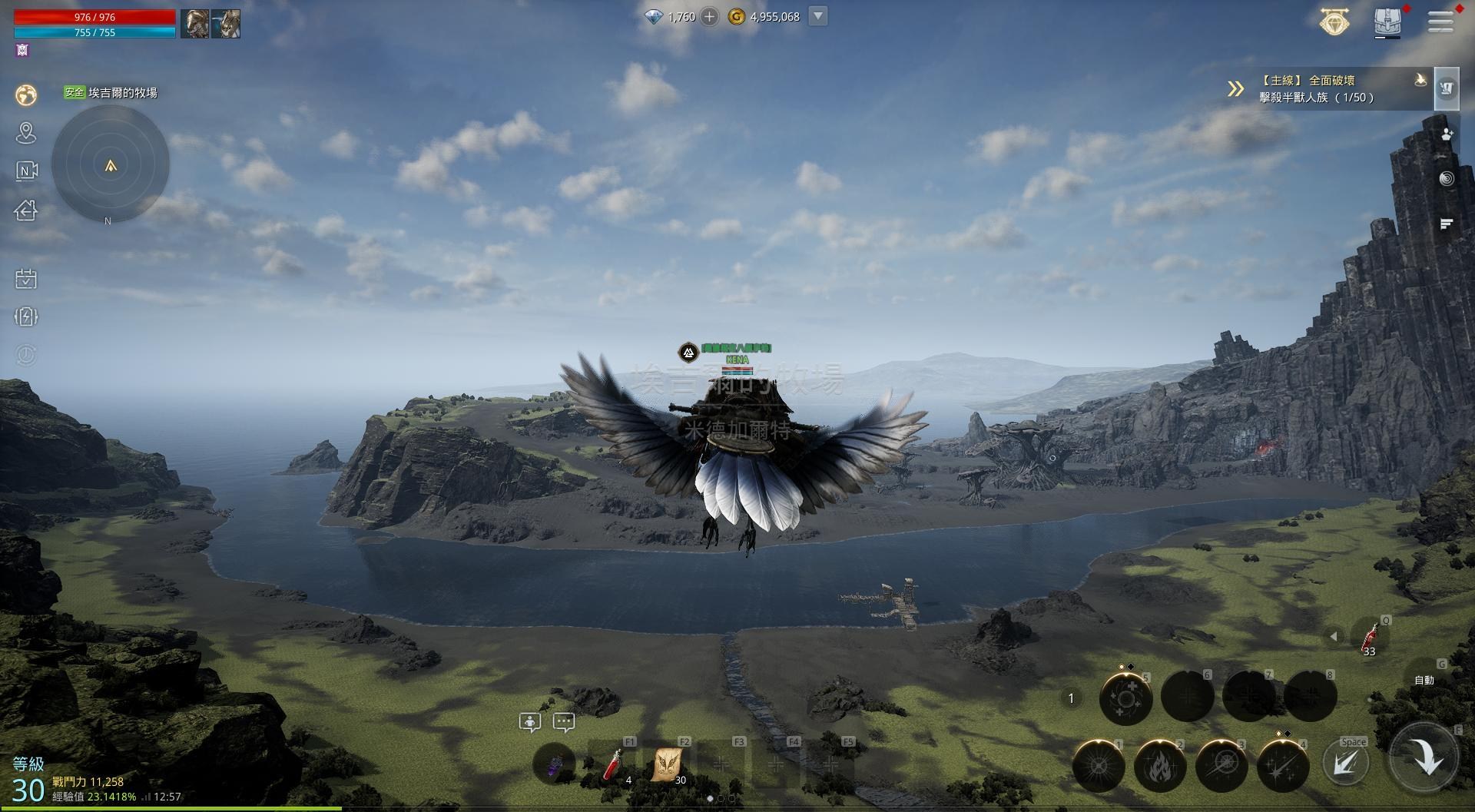Open the calendar schedule icon
Viewport: 1475px width, 812px height.
[x=26, y=278]
